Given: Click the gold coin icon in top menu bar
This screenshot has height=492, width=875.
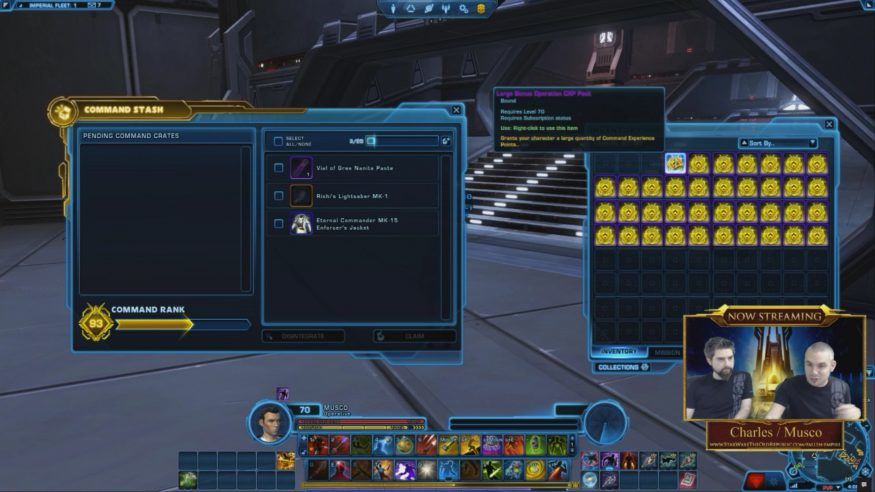Looking at the screenshot, I should (x=480, y=9).
